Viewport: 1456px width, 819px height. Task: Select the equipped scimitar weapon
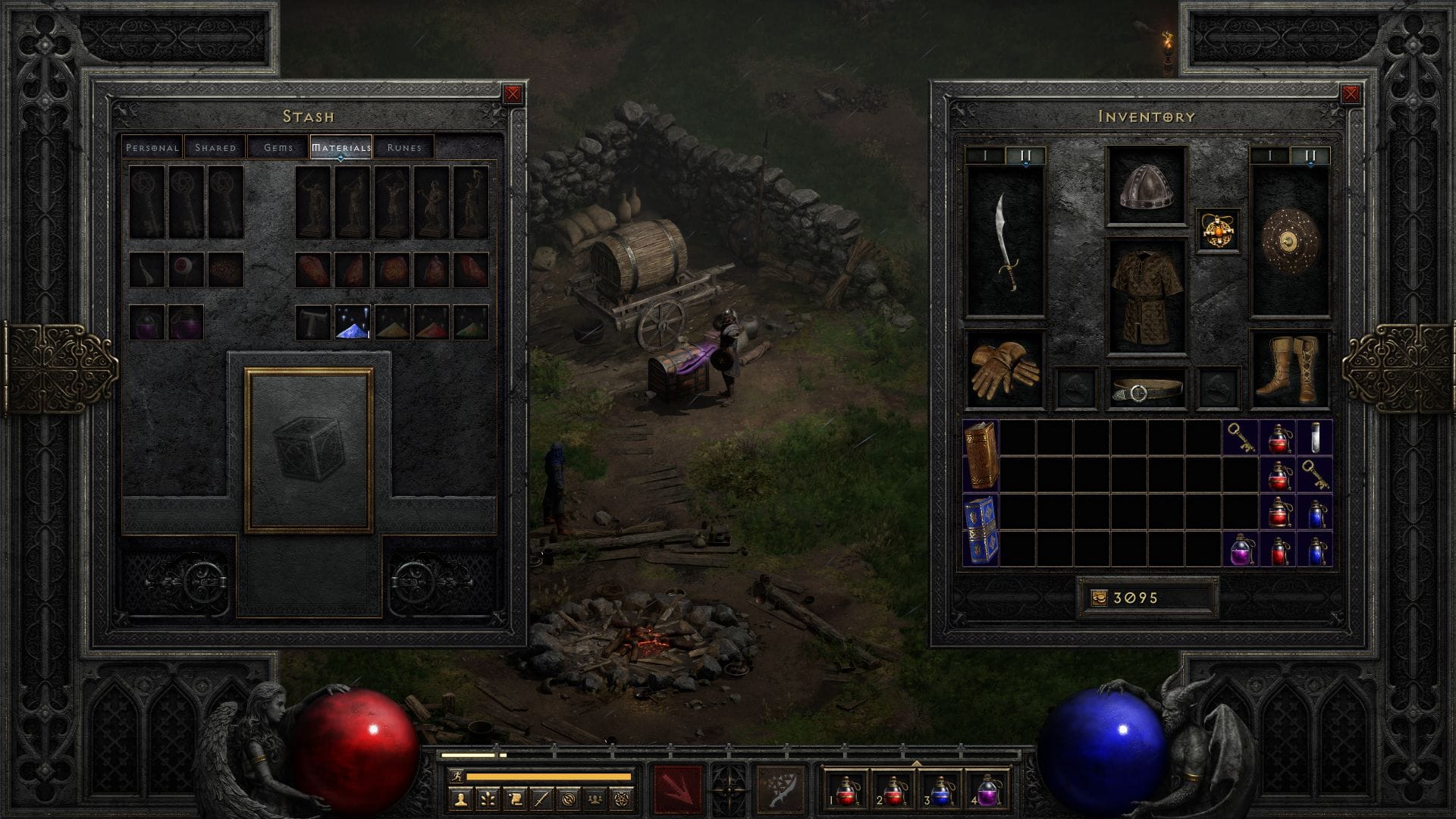pos(1006,241)
